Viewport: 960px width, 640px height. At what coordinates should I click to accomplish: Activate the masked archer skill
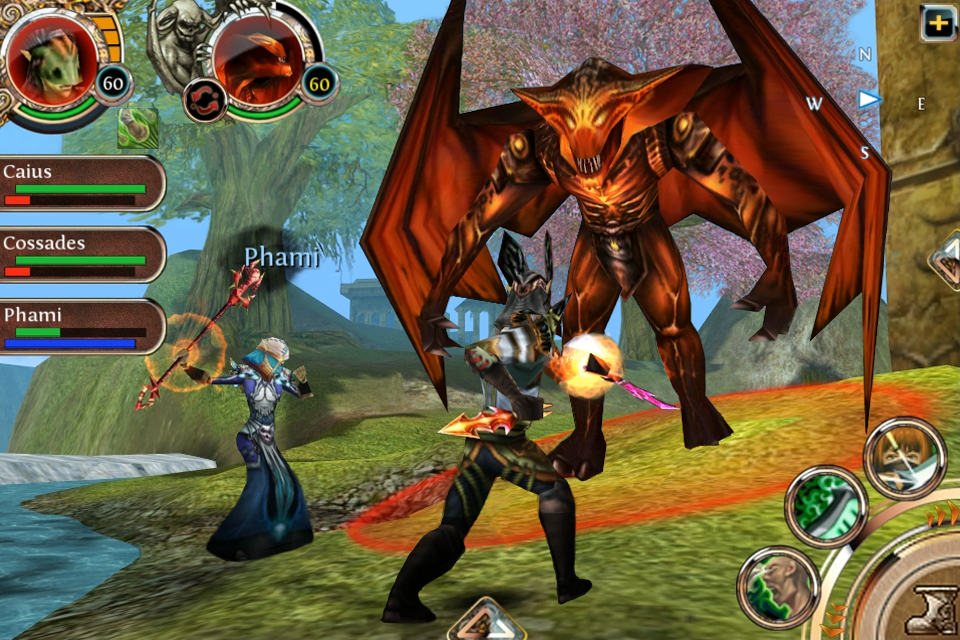click(x=904, y=457)
